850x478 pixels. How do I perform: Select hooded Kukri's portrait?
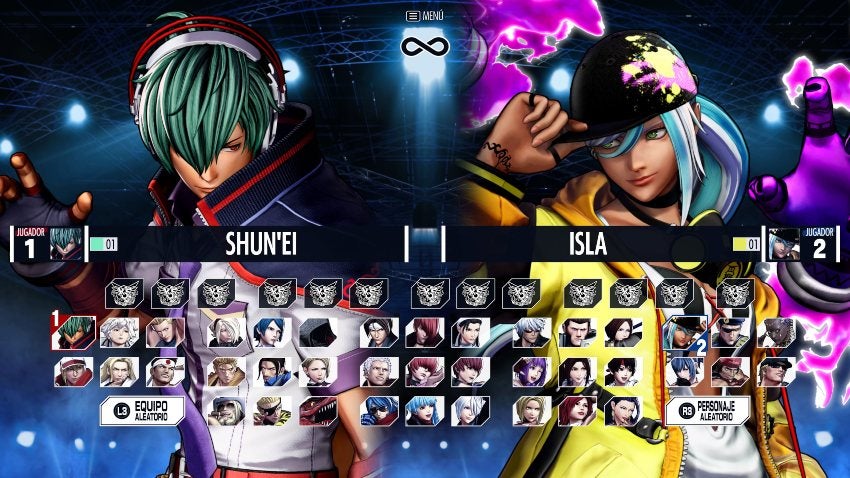(318, 332)
